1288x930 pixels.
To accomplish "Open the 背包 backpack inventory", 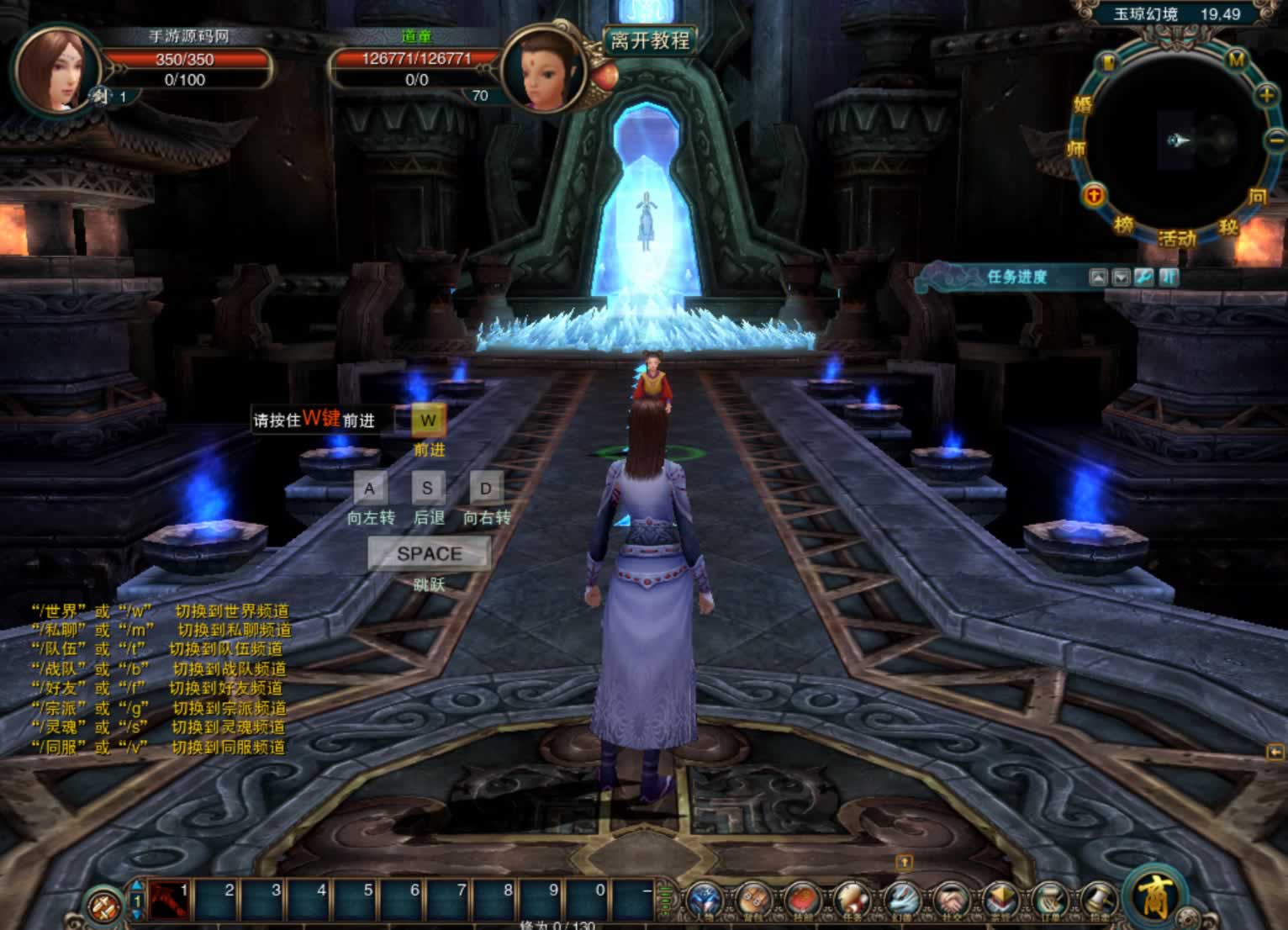I will tap(753, 901).
